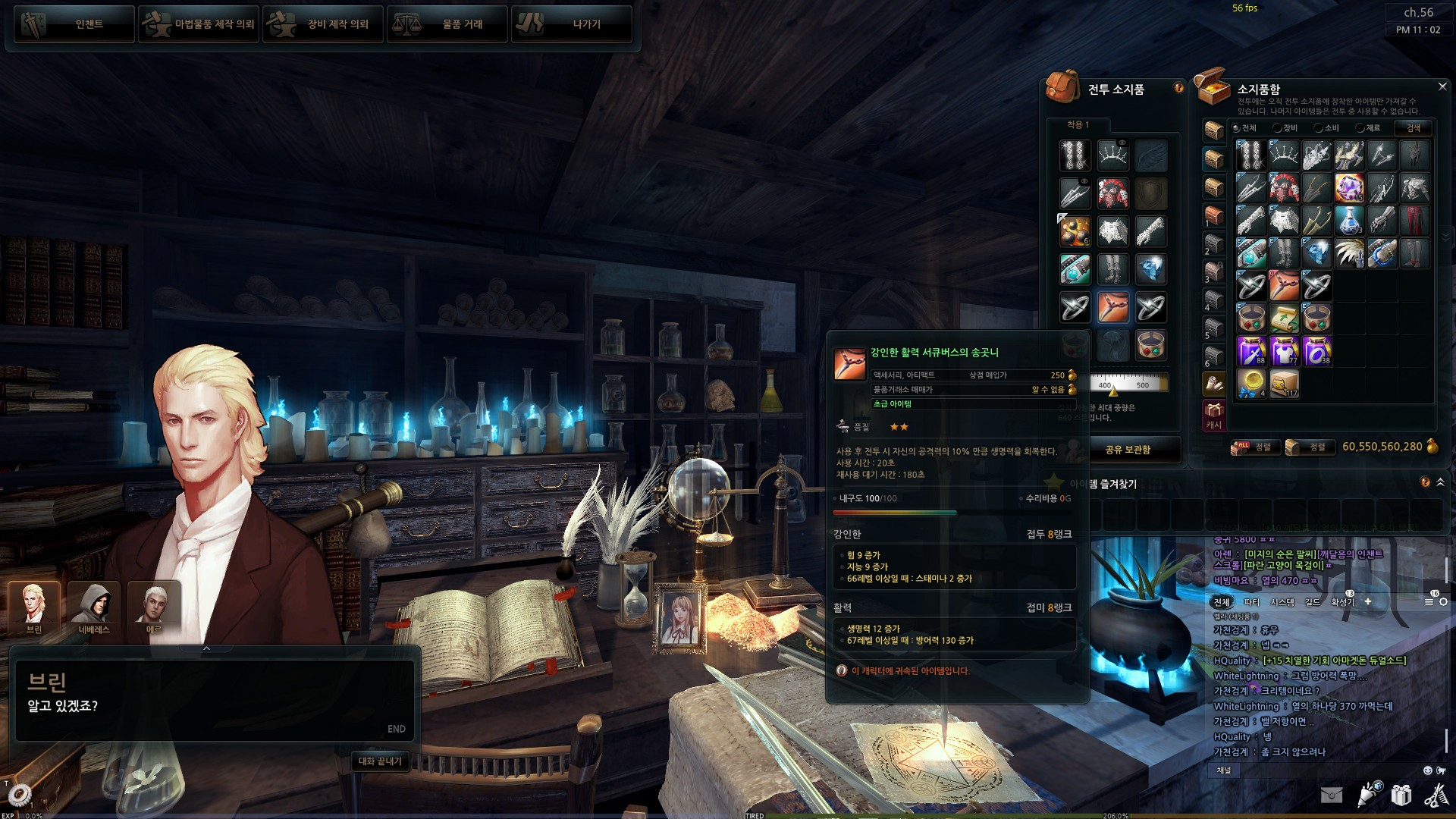Click the inventory 검색 search button
Image resolution: width=1456 pixels, height=819 pixels.
1414,128
